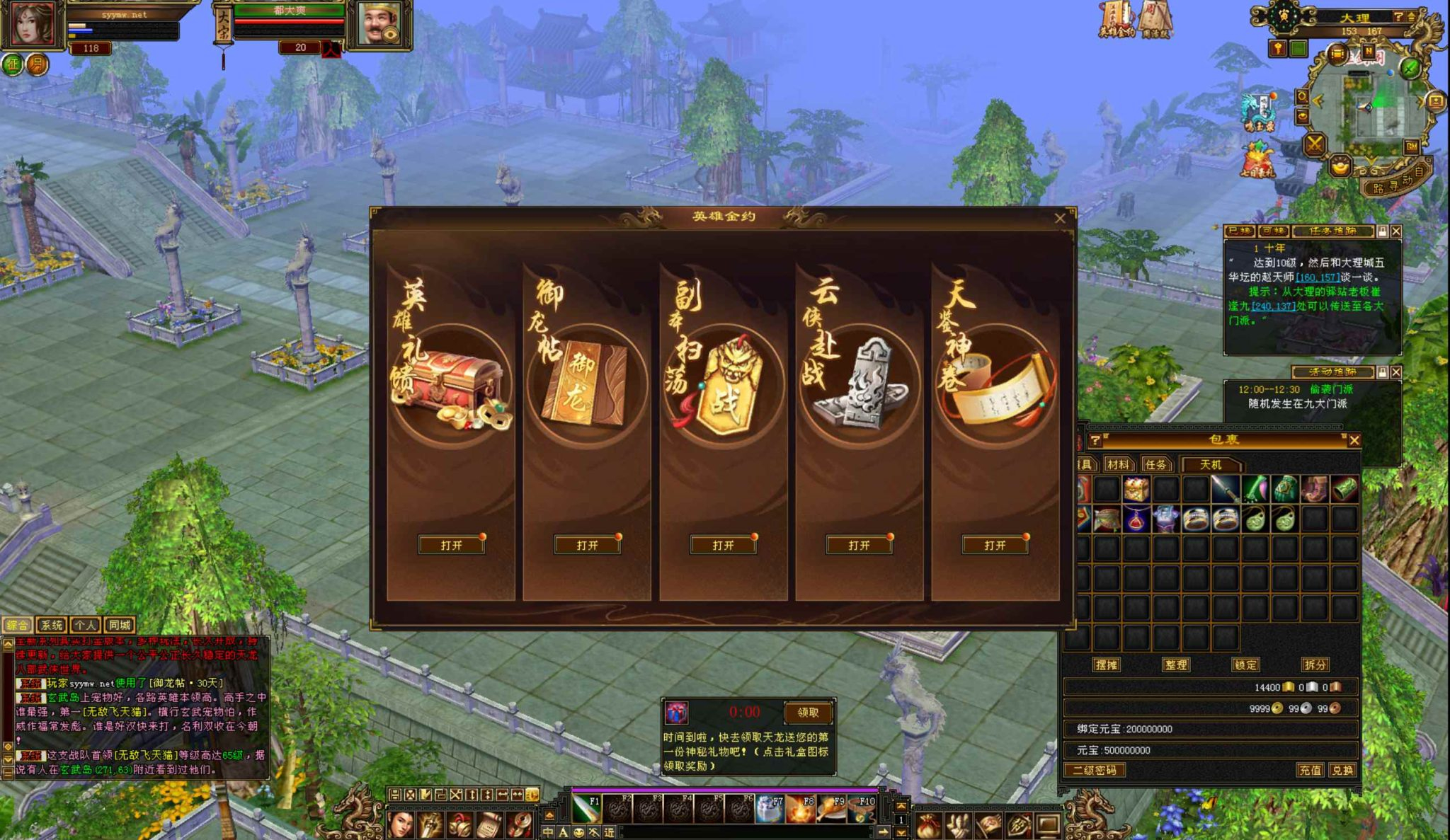Open the 充值 recharge page
The width and height of the screenshot is (1450, 840).
(1310, 770)
